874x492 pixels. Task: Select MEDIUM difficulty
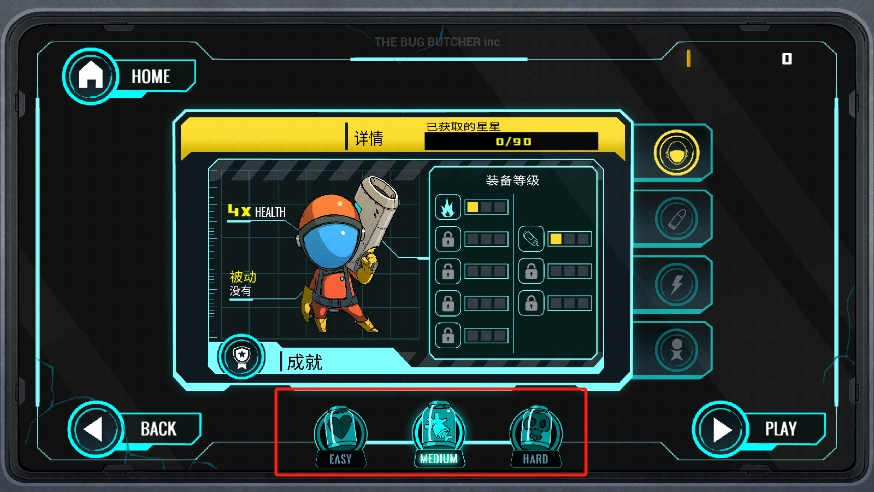pos(438,433)
